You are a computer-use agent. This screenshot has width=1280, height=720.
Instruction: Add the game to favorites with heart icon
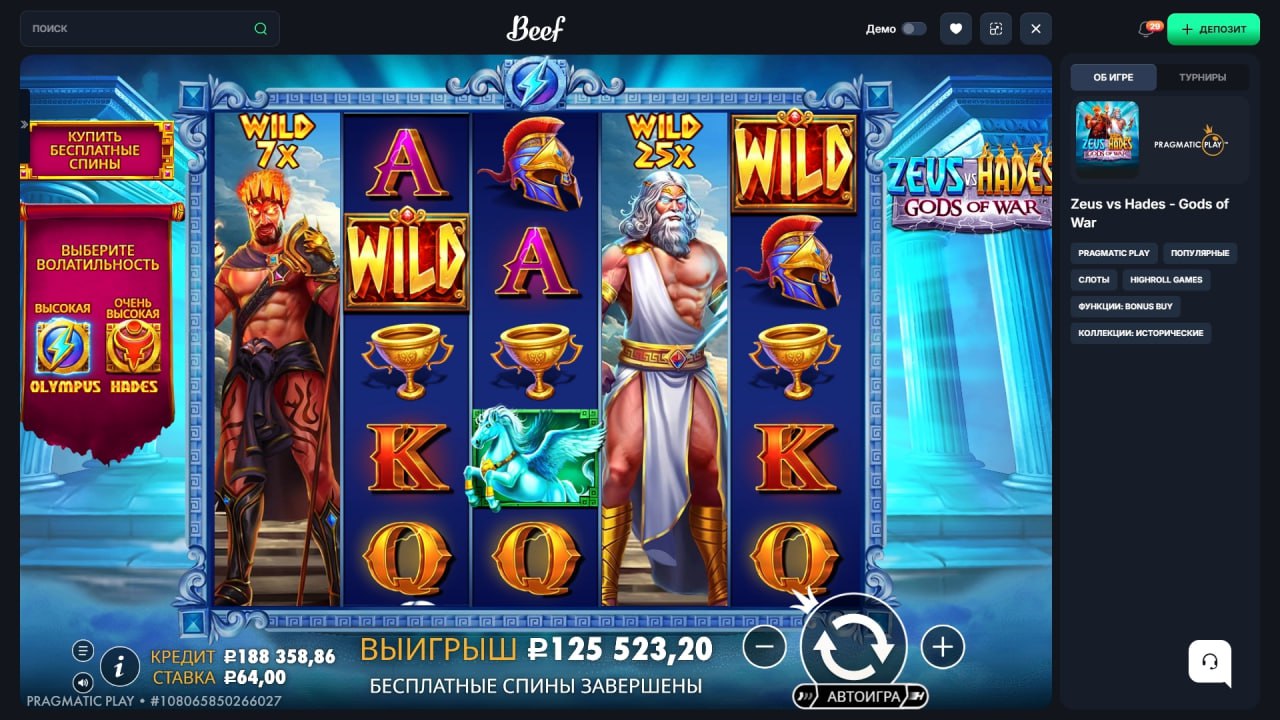click(x=955, y=29)
